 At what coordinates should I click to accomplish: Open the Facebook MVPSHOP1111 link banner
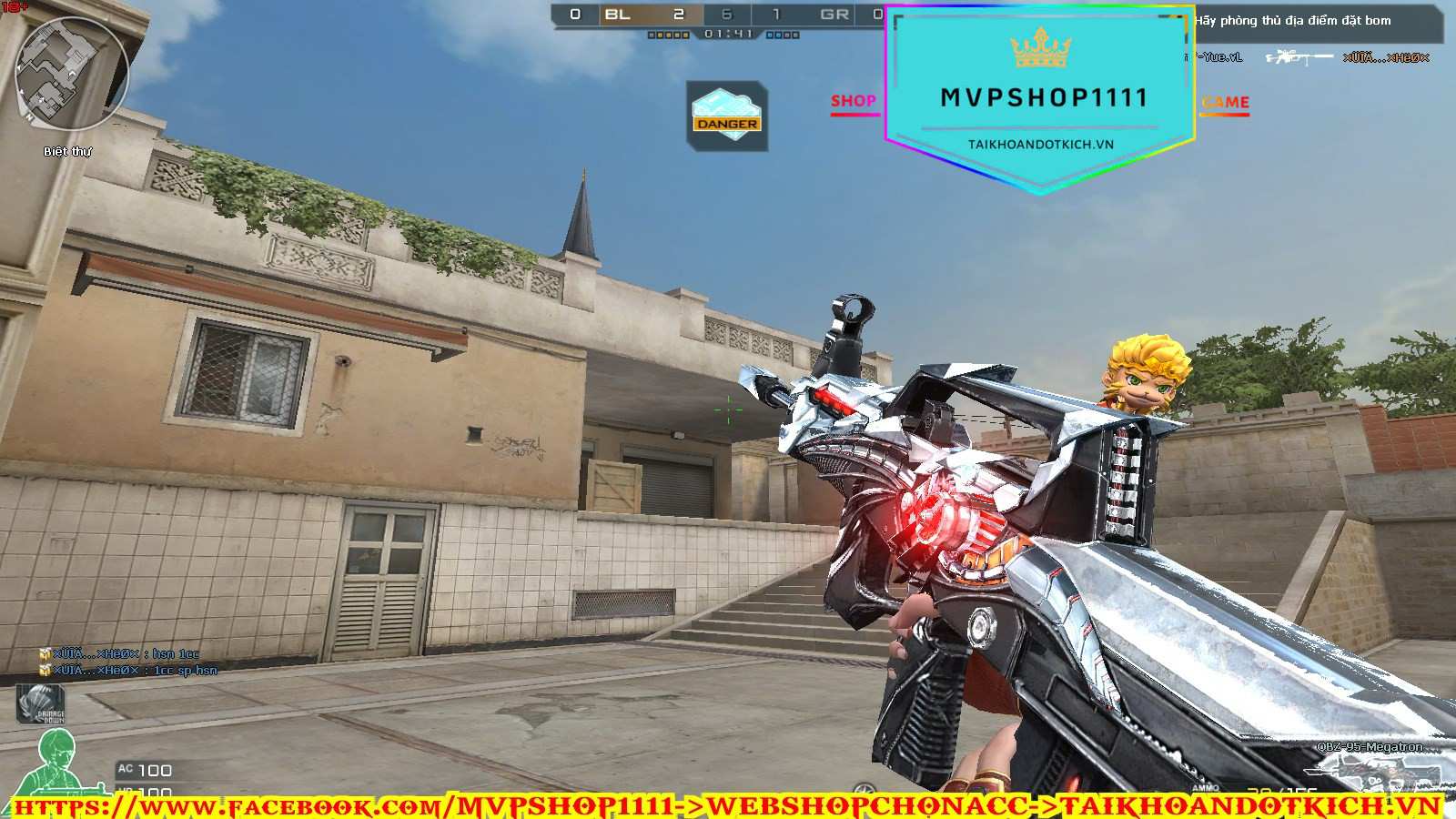pyautogui.click(x=728, y=805)
